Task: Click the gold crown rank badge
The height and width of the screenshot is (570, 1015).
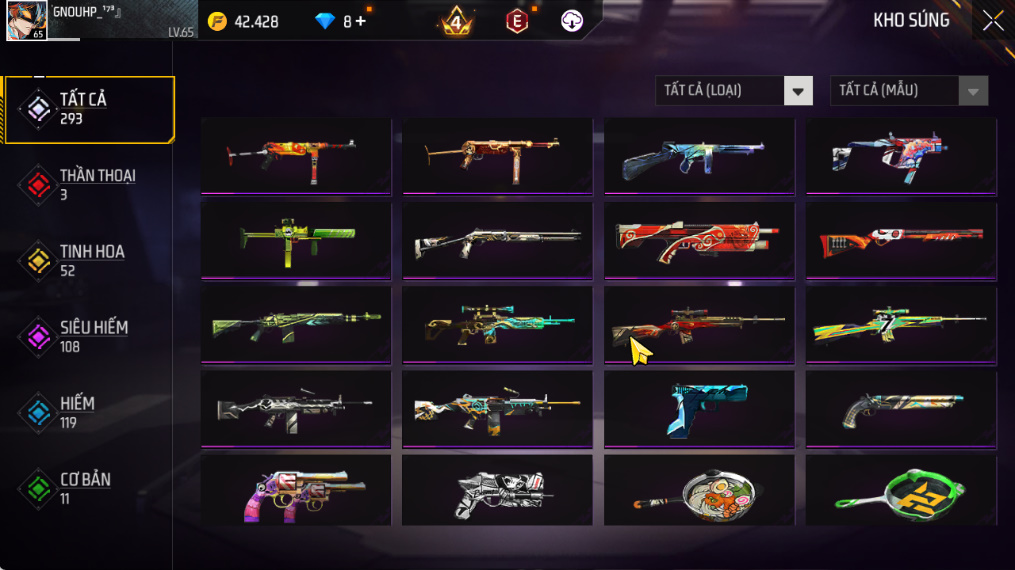Action: (457, 21)
